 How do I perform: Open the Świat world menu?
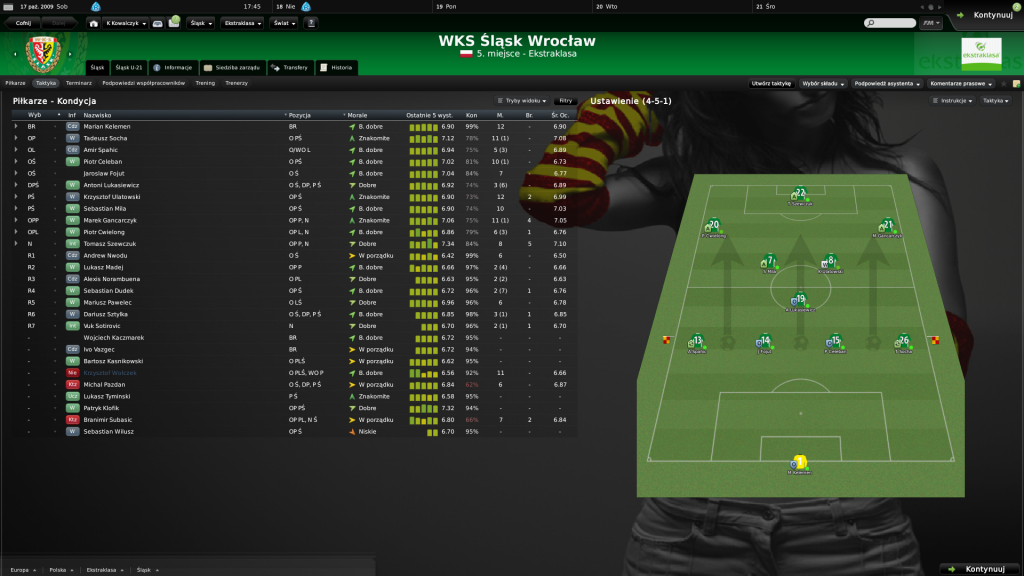pyautogui.click(x=283, y=22)
